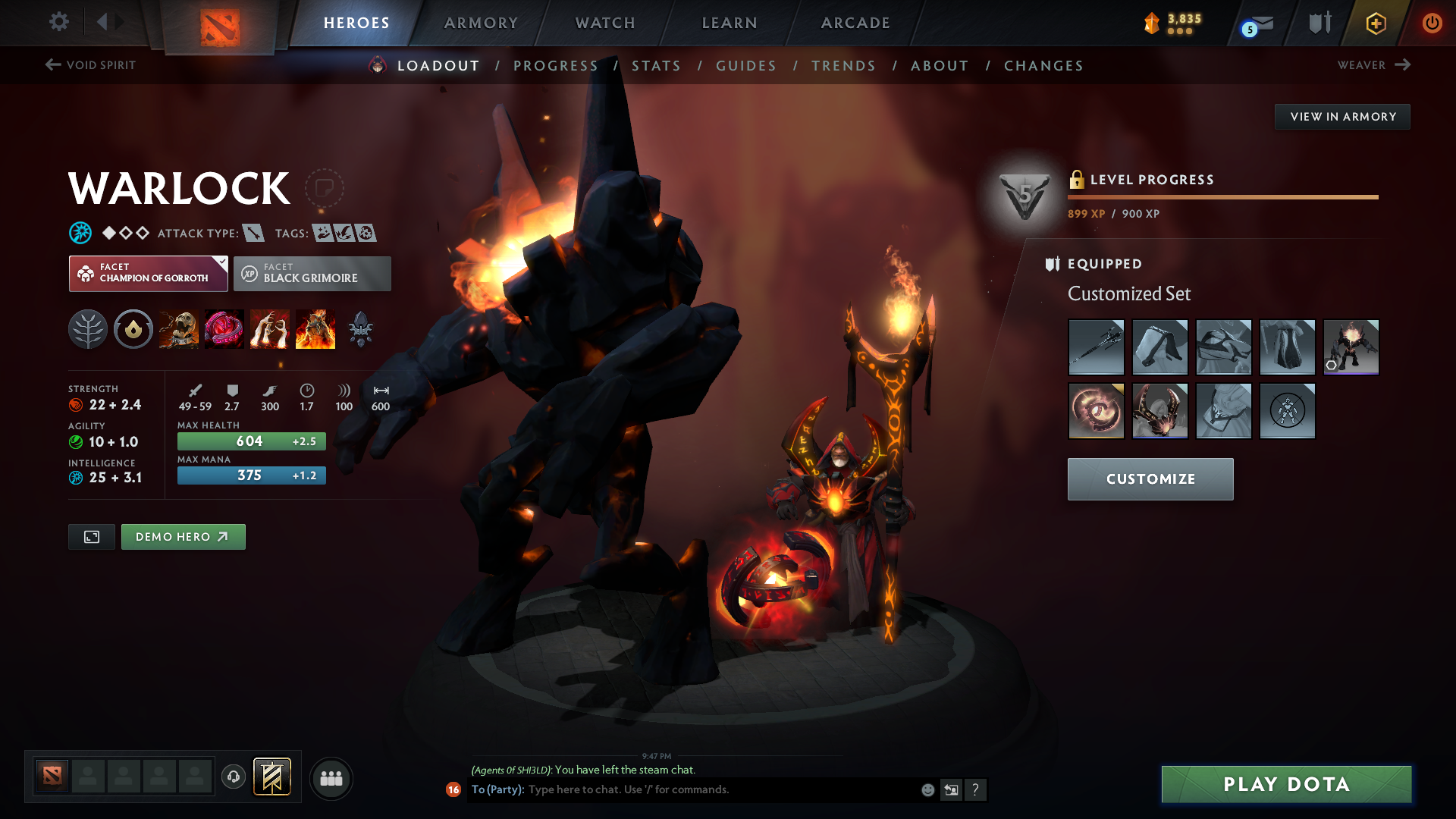Inspect the ranged attack type icon

[255, 233]
